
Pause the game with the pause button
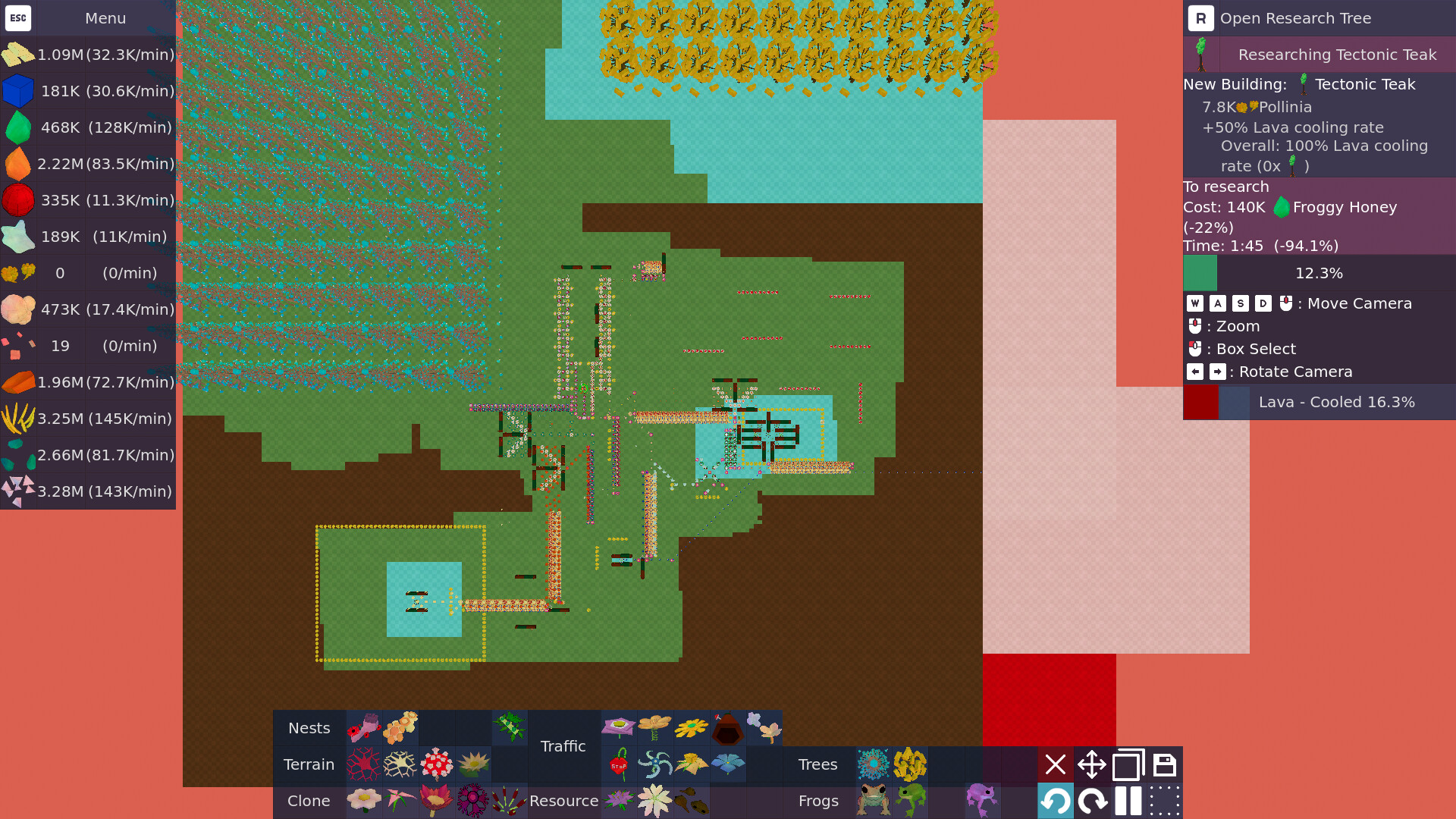click(1128, 801)
